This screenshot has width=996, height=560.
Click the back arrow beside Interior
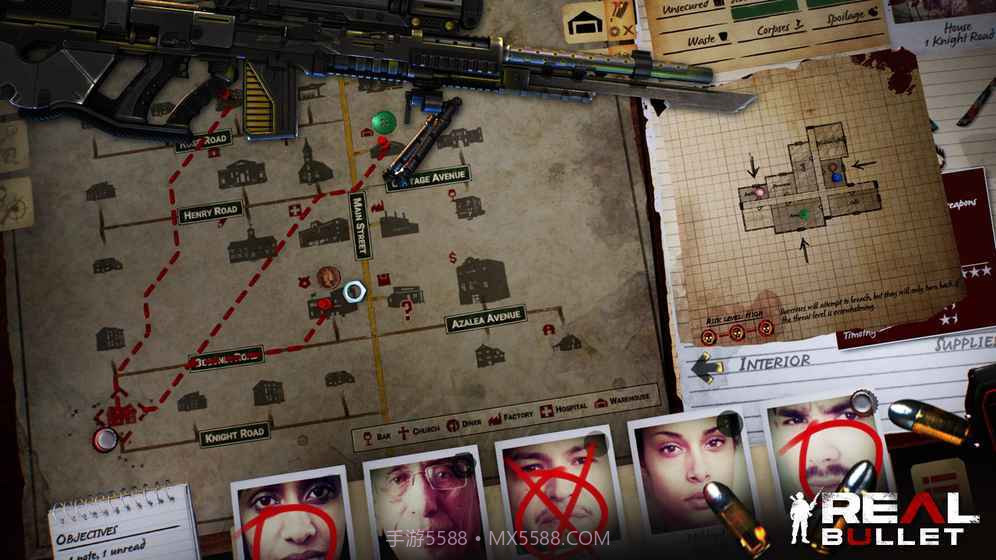coord(709,366)
